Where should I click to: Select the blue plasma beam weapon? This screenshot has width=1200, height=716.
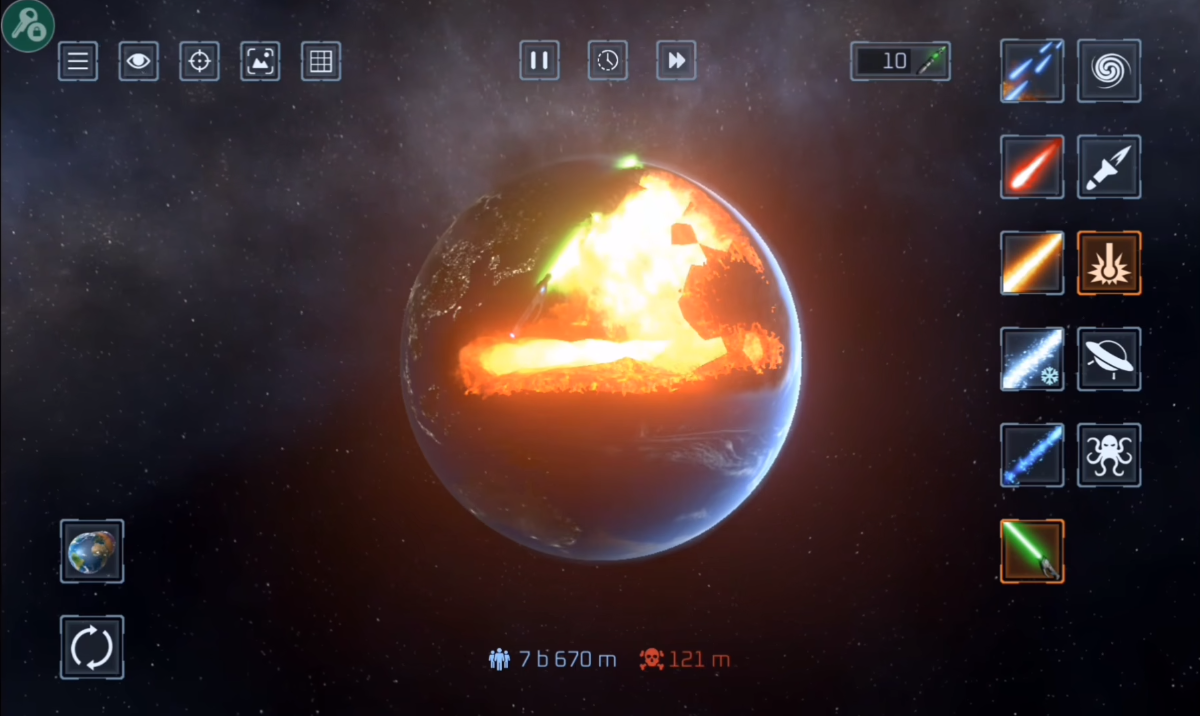[x=1032, y=455]
